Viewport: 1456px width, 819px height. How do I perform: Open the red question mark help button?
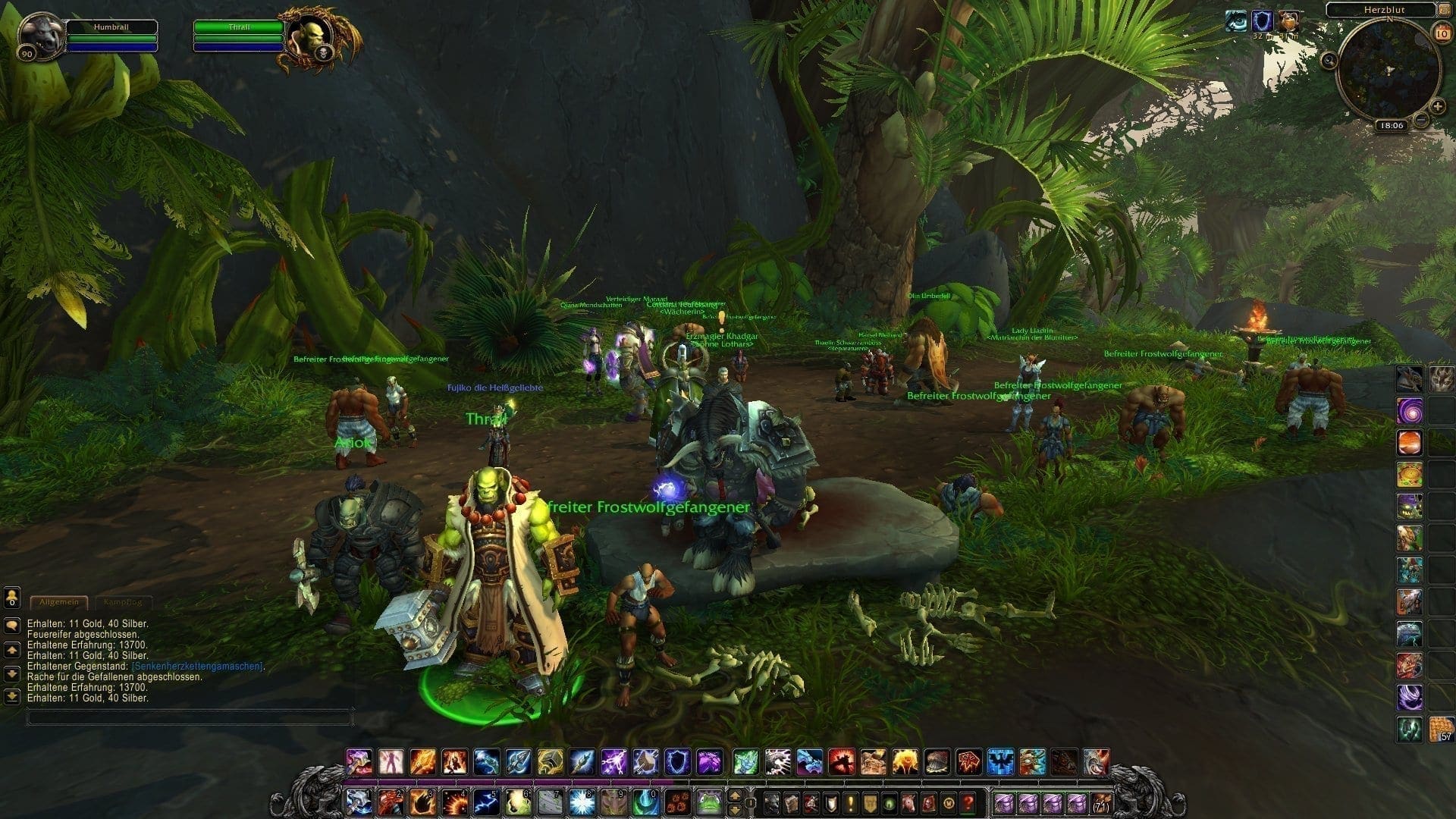pyautogui.click(x=968, y=802)
